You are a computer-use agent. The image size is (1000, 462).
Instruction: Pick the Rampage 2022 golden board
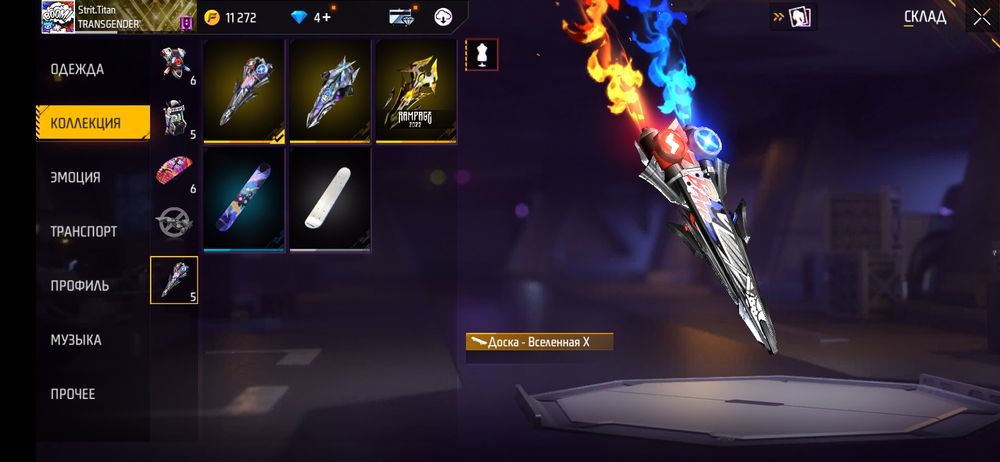(416, 92)
